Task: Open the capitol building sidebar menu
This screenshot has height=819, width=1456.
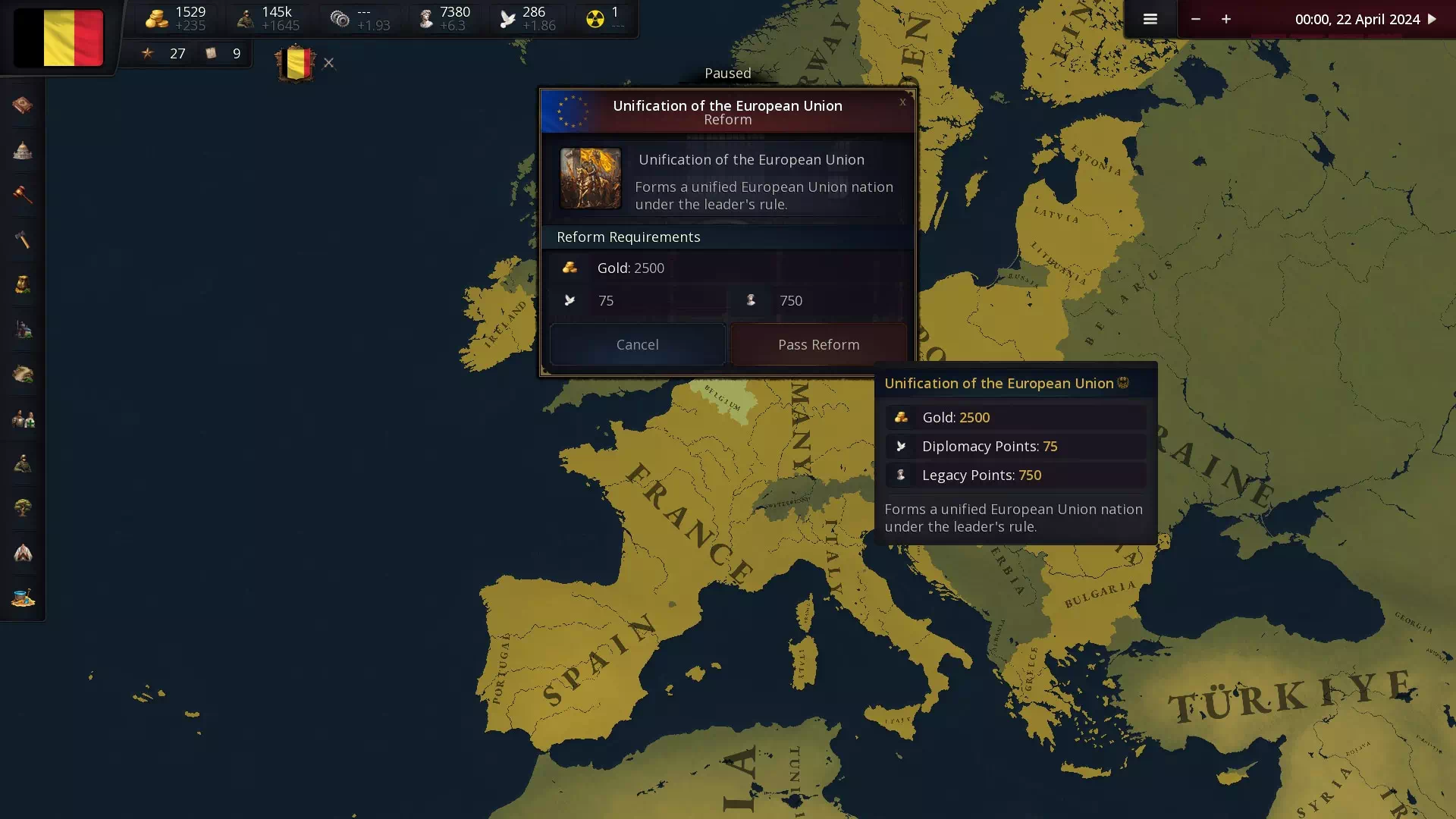Action: 23,150
